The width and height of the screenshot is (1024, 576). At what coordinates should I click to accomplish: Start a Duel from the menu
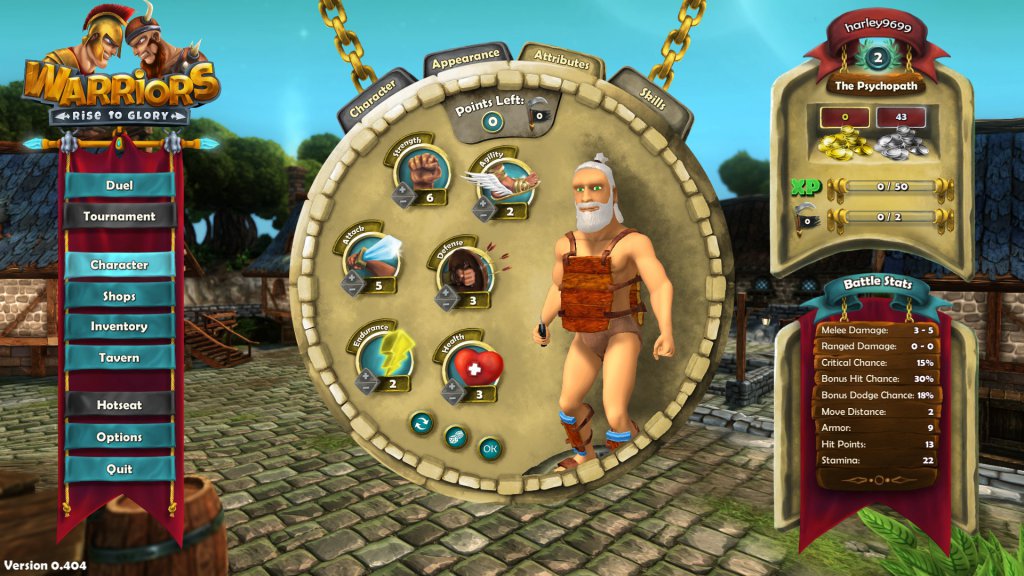click(x=120, y=185)
